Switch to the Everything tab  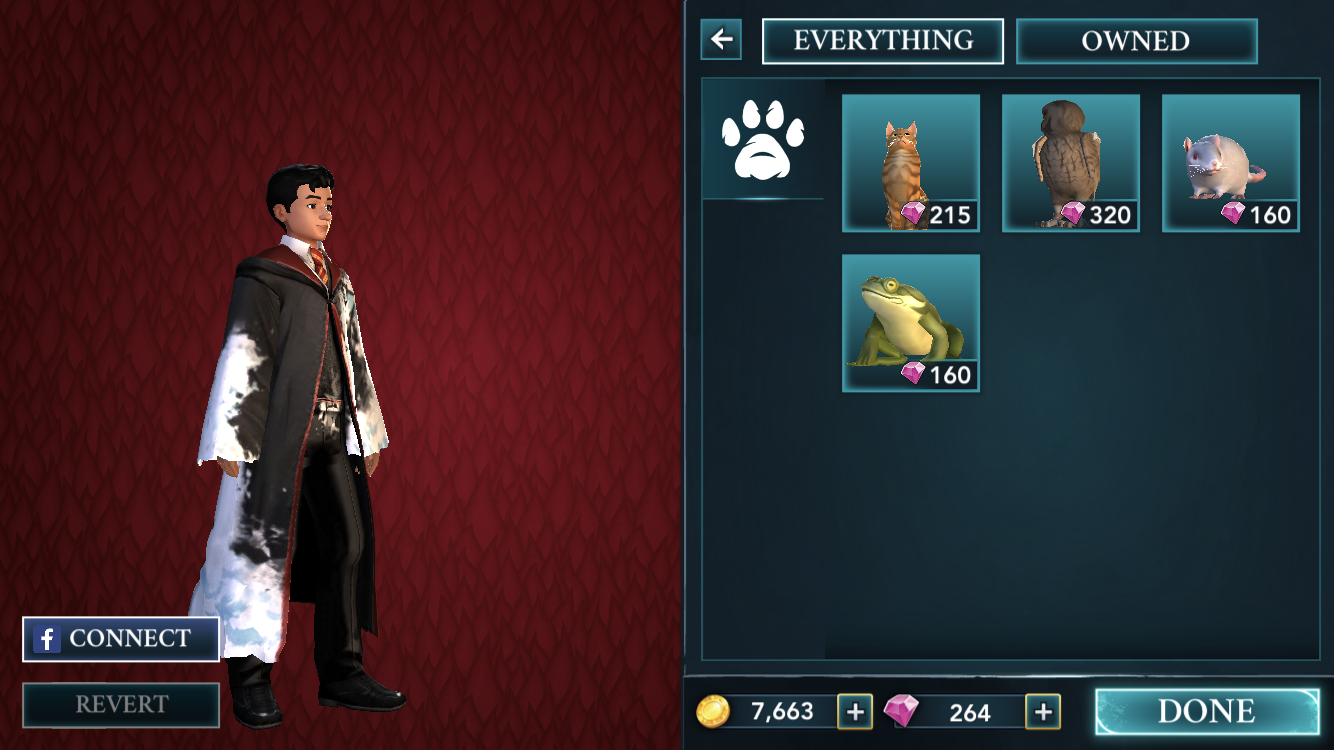(x=883, y=41)
